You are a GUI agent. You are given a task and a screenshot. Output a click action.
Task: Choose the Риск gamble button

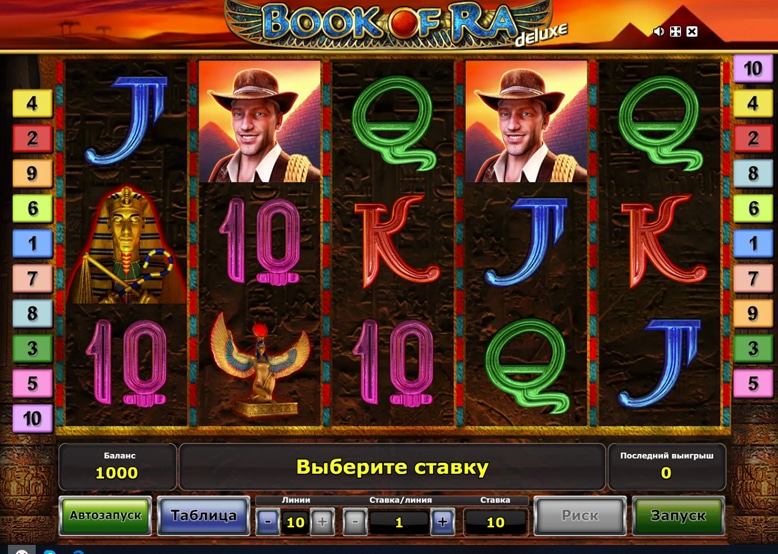click(x=579, y=516)
